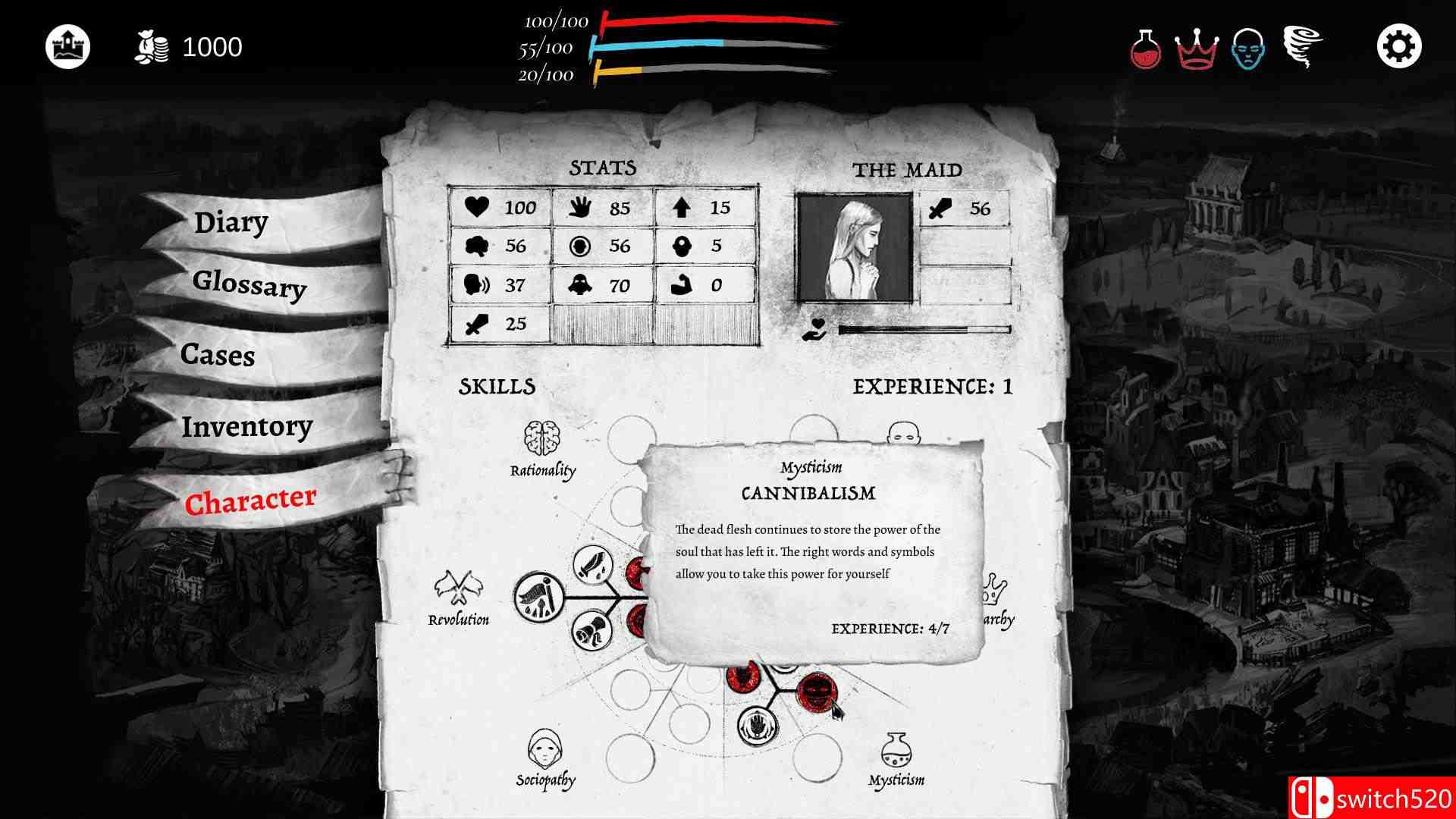Click the tornado icon at the top right

(x=1303, y=45)
